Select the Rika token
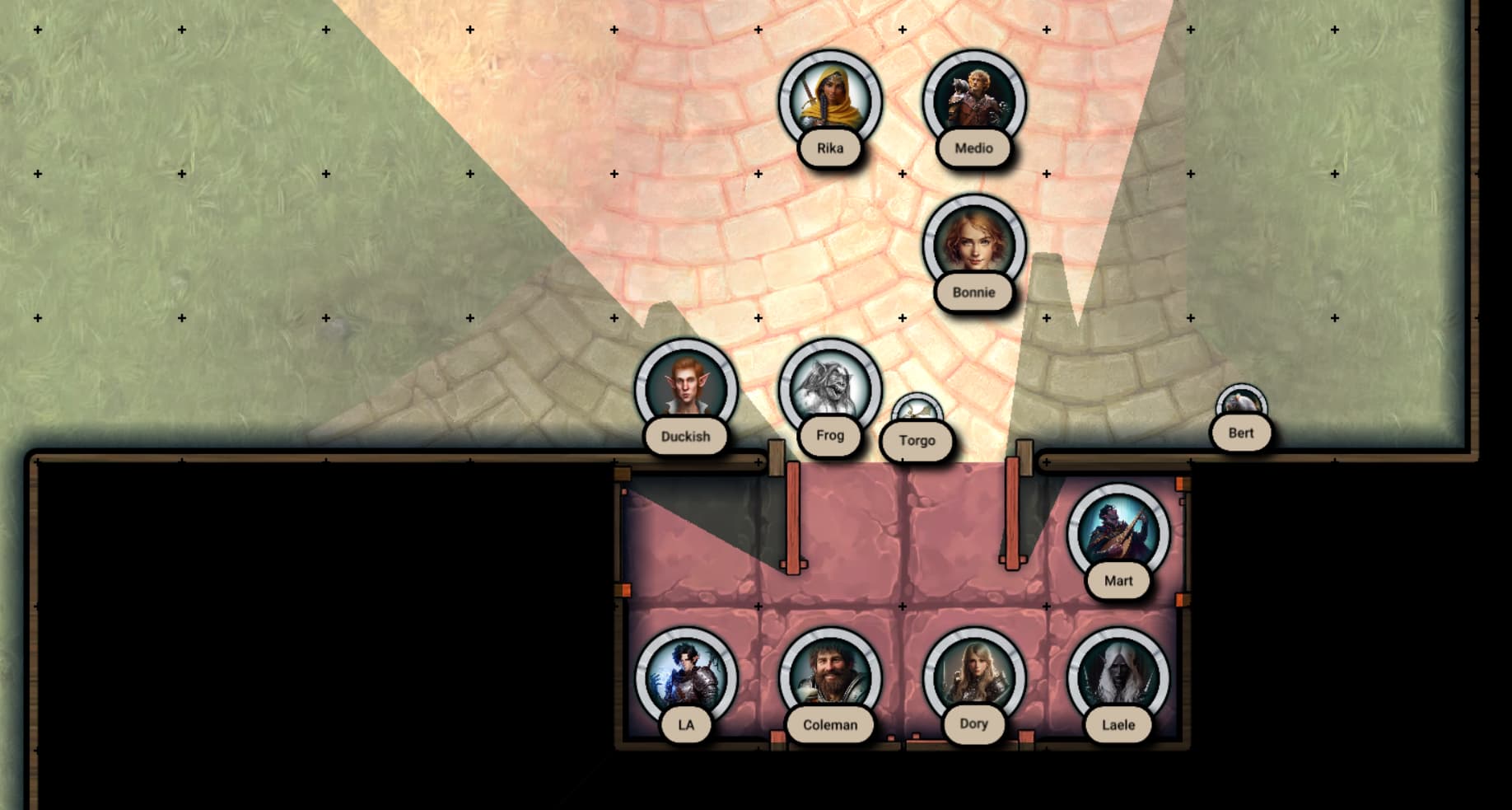 click(830, 101)
